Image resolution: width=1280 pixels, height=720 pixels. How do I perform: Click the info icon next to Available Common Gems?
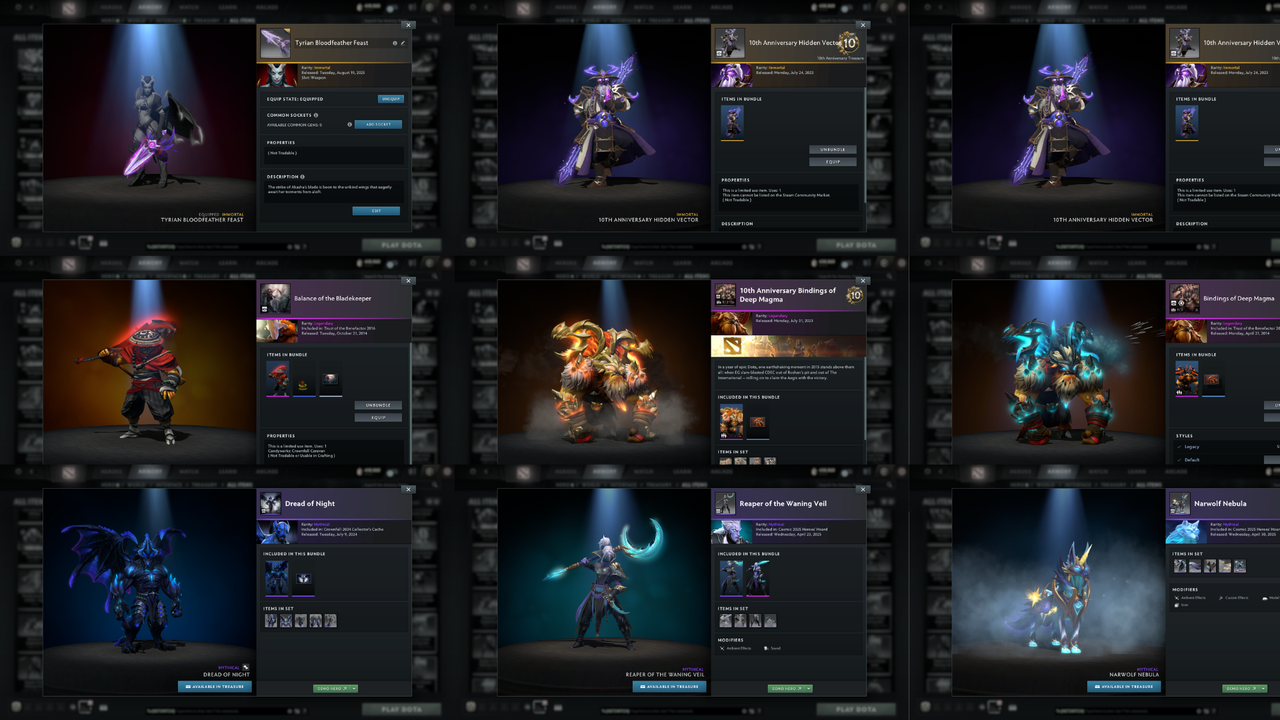point(350,124)
